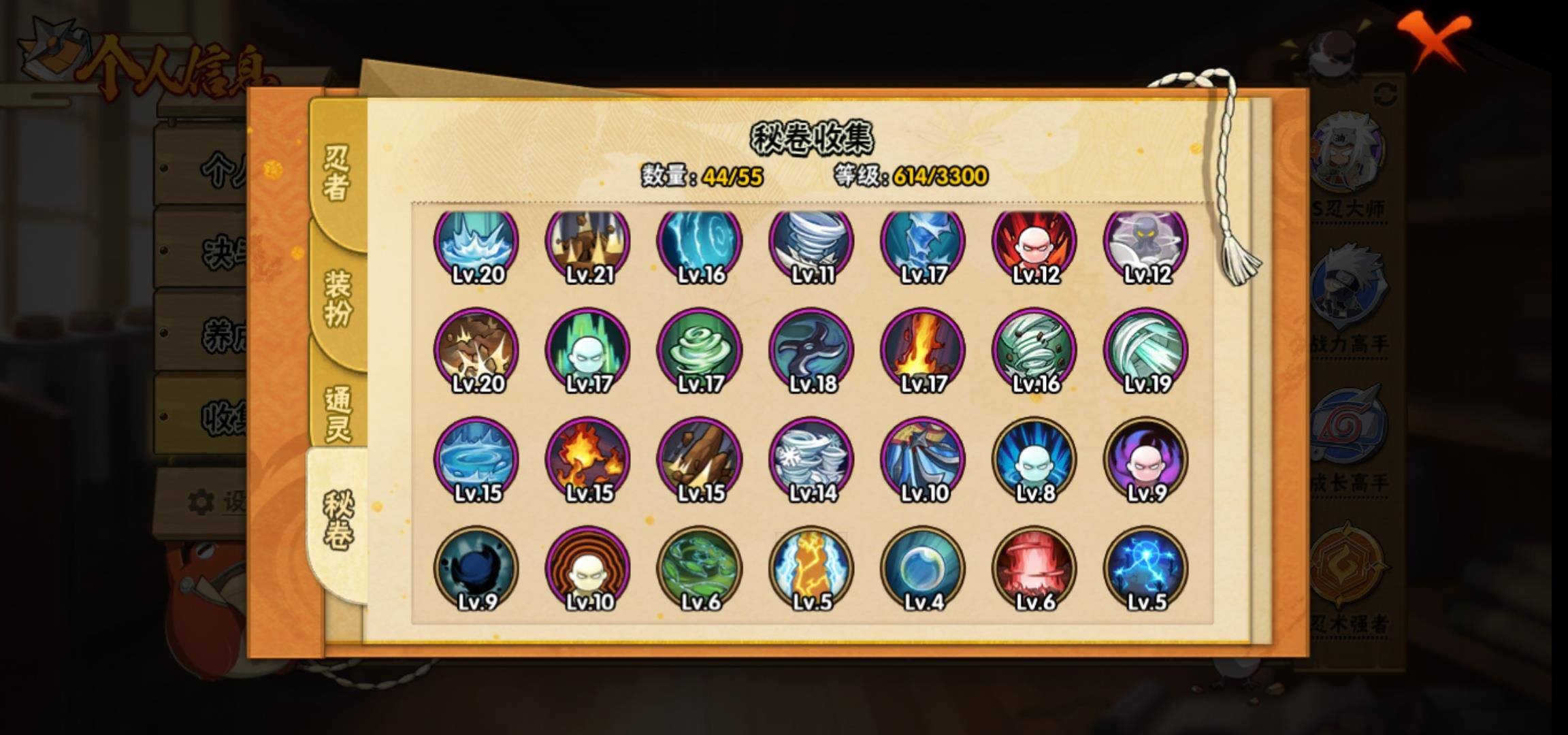Pick the Lv.14 snowflake whirlwind scroll
This screenshot has width=1568, height=735.
(811, 461)
